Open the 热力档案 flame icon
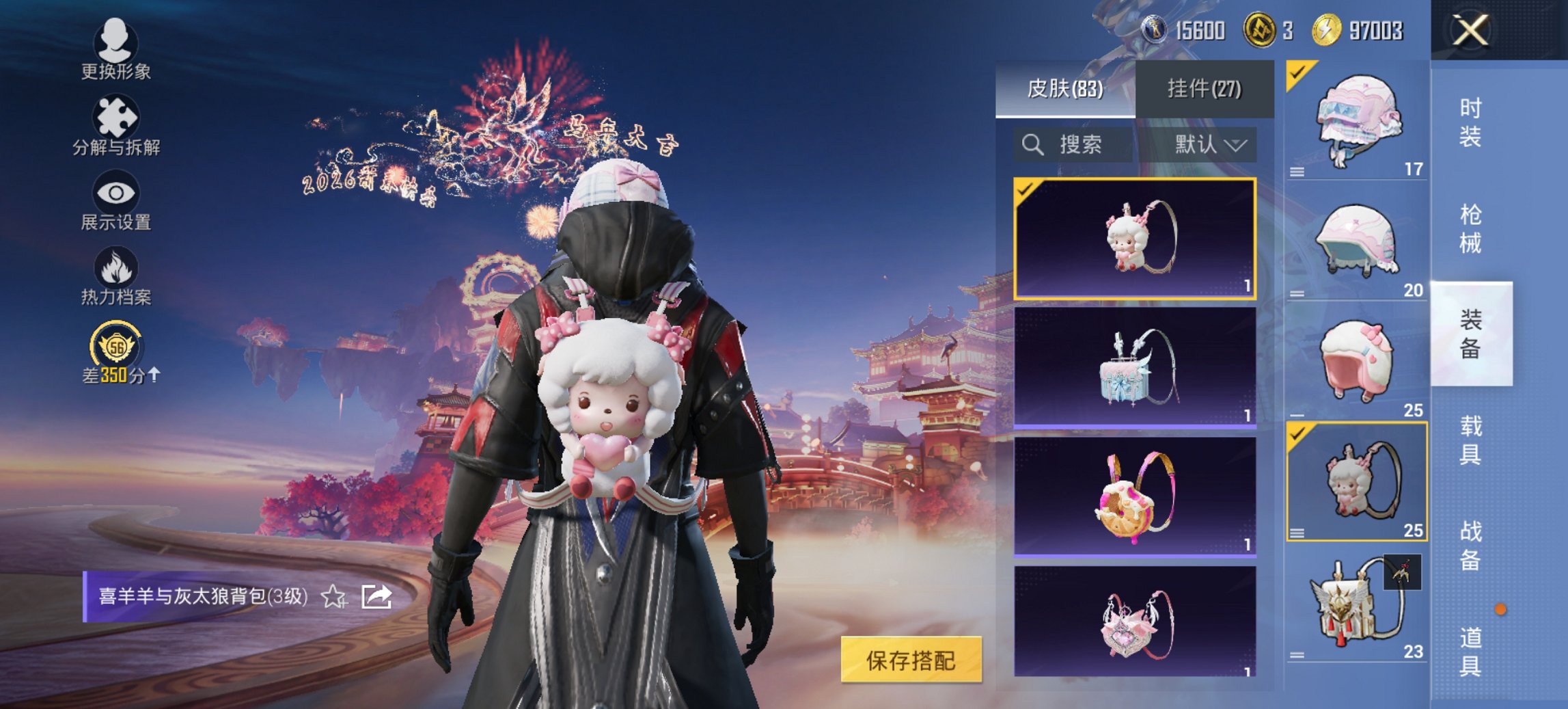 coord(116,272)
